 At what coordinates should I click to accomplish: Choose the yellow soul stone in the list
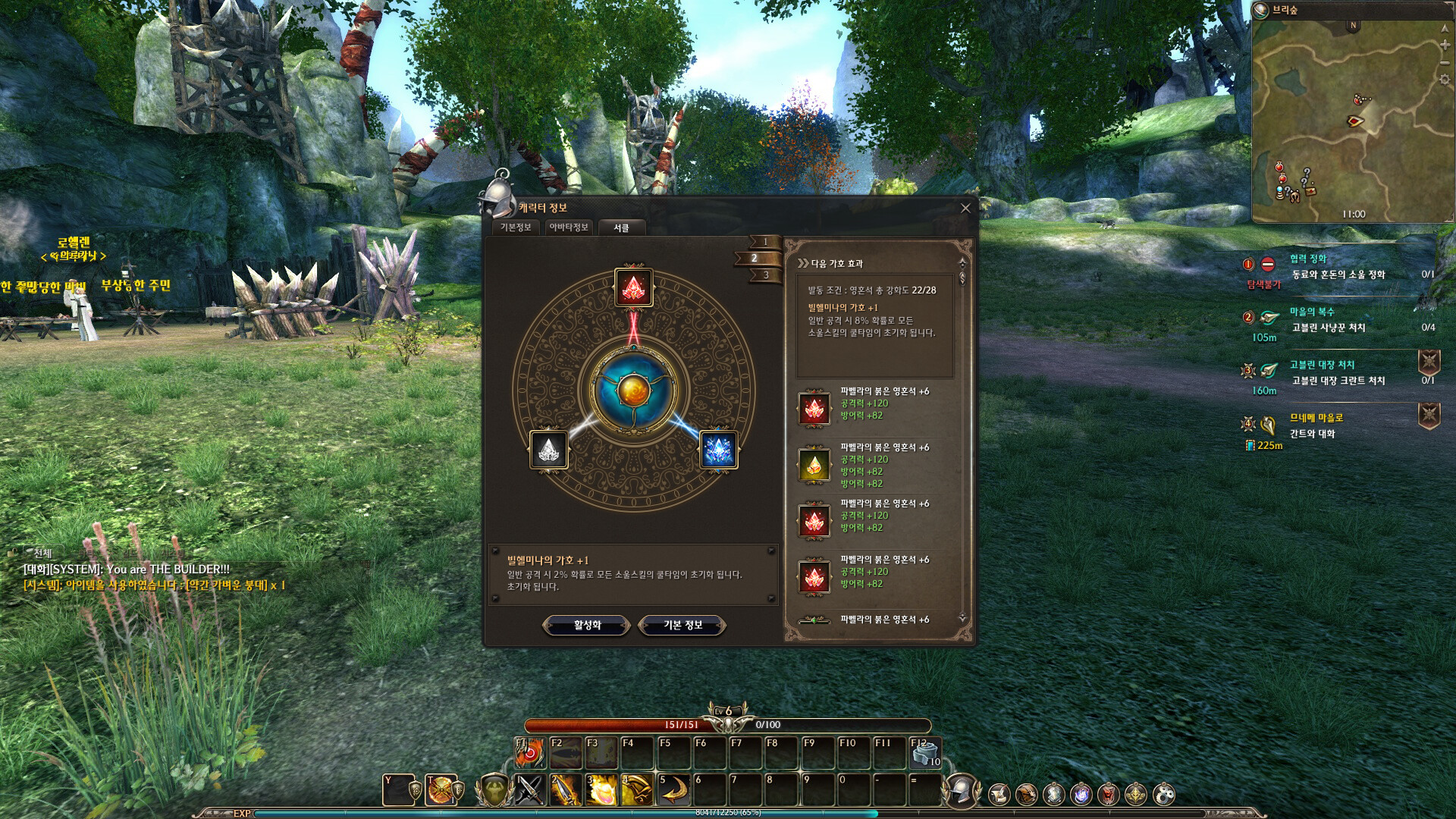[814, 465]
